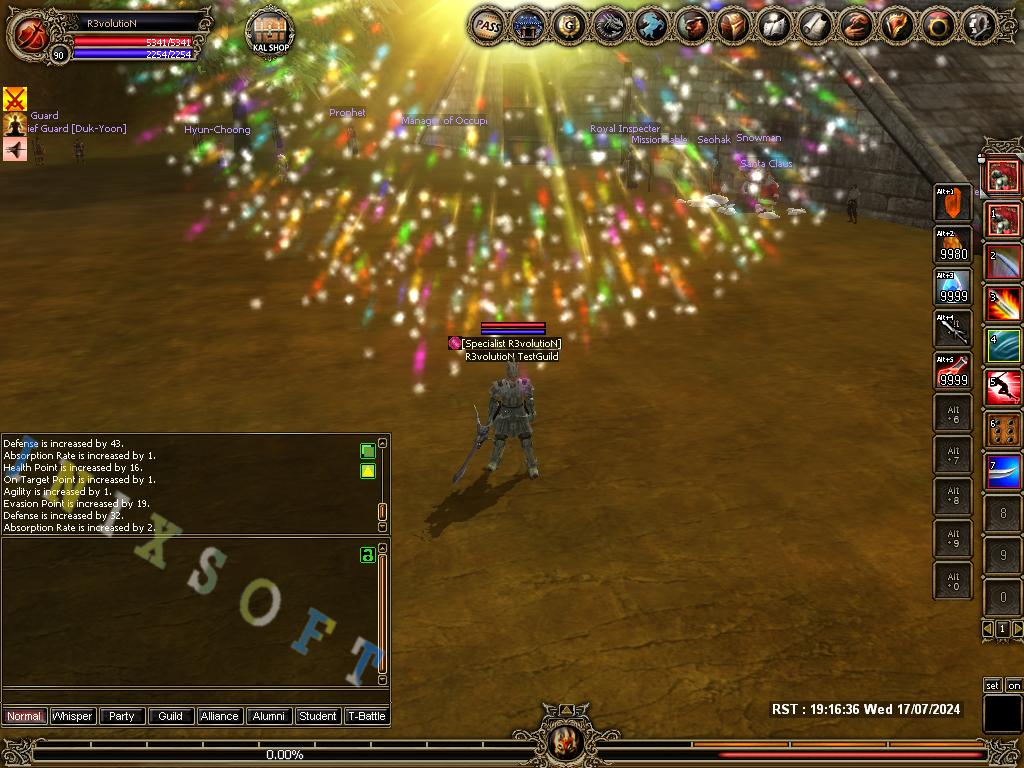The image size is (1024, 768).
Task: Open the gear settings icon
Action: pos(979,26)
